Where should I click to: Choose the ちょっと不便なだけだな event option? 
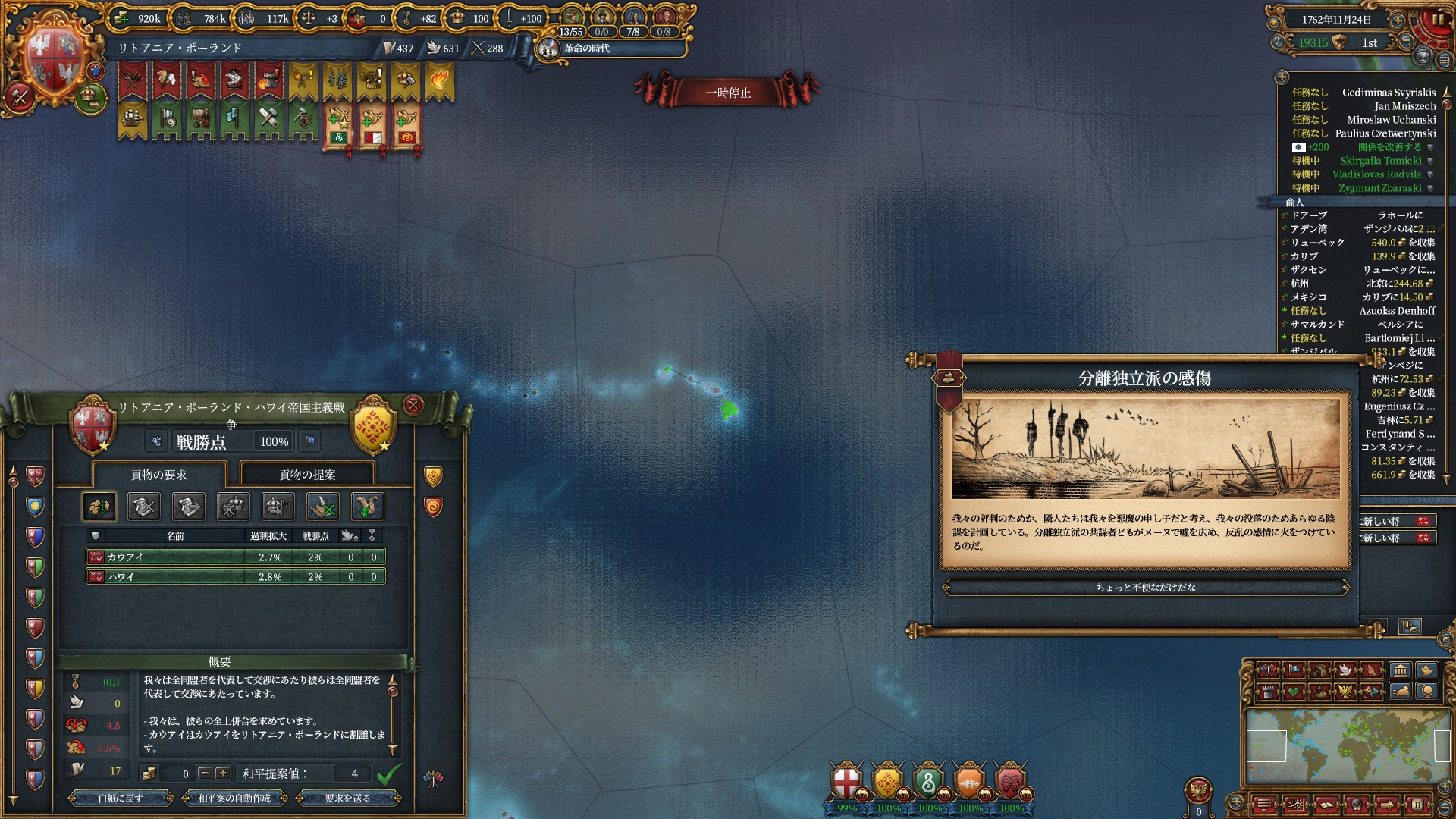(1145, 587)
